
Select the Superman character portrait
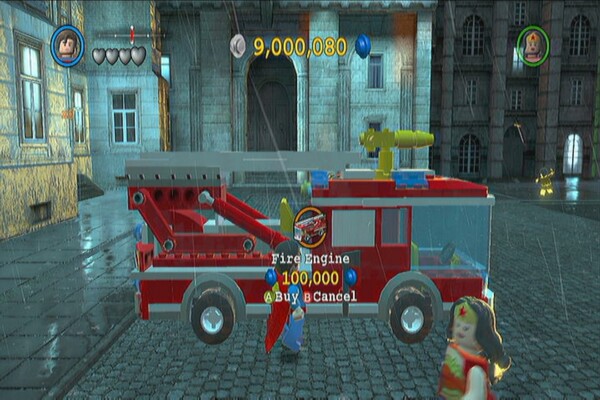(67, 44)
